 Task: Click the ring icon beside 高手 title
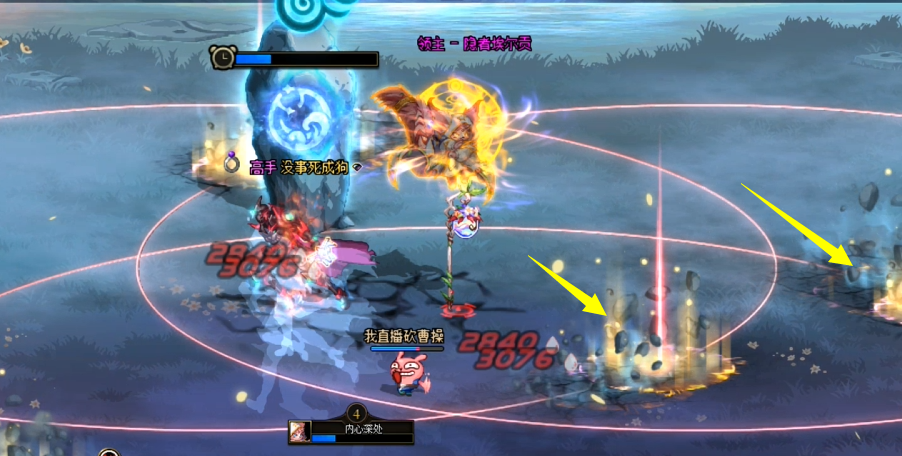pyautogui.click(x=233, y=164)
